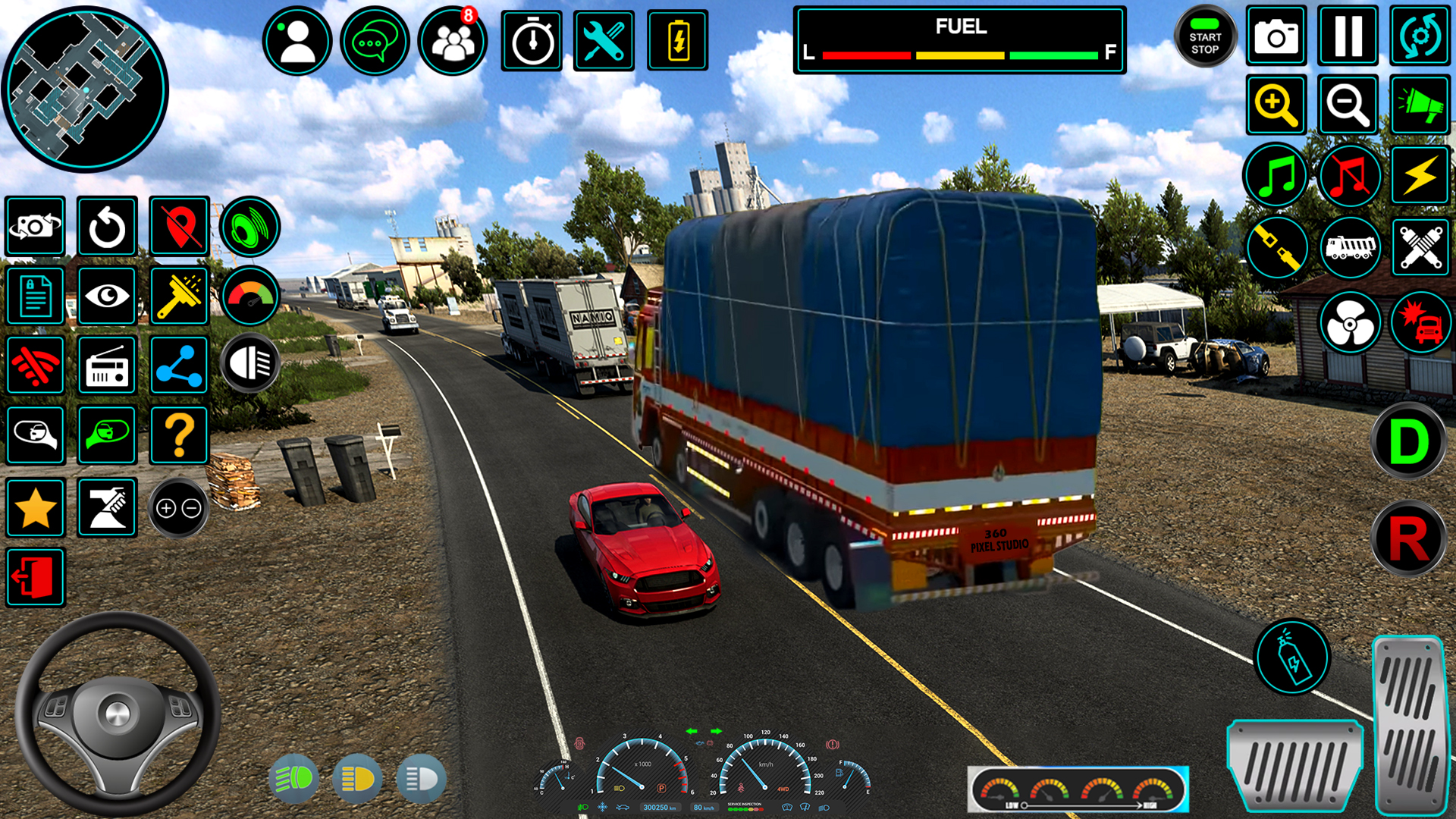The height and width of the screenshot is (819, 1456).
Task: Toggle the eye camera view icon
Action: click(x=106, y=296)
